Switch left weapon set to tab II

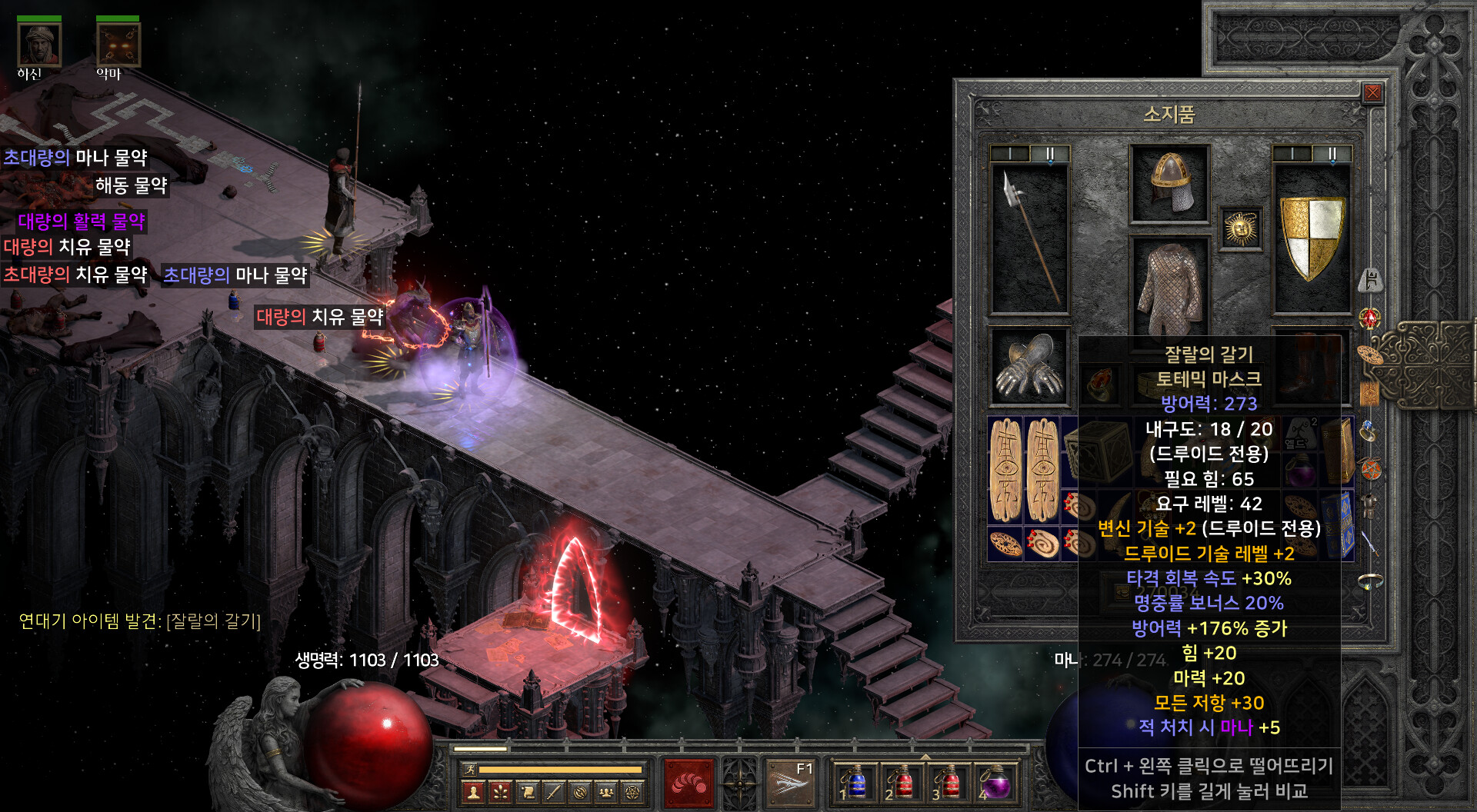[x=1049, y=154]
